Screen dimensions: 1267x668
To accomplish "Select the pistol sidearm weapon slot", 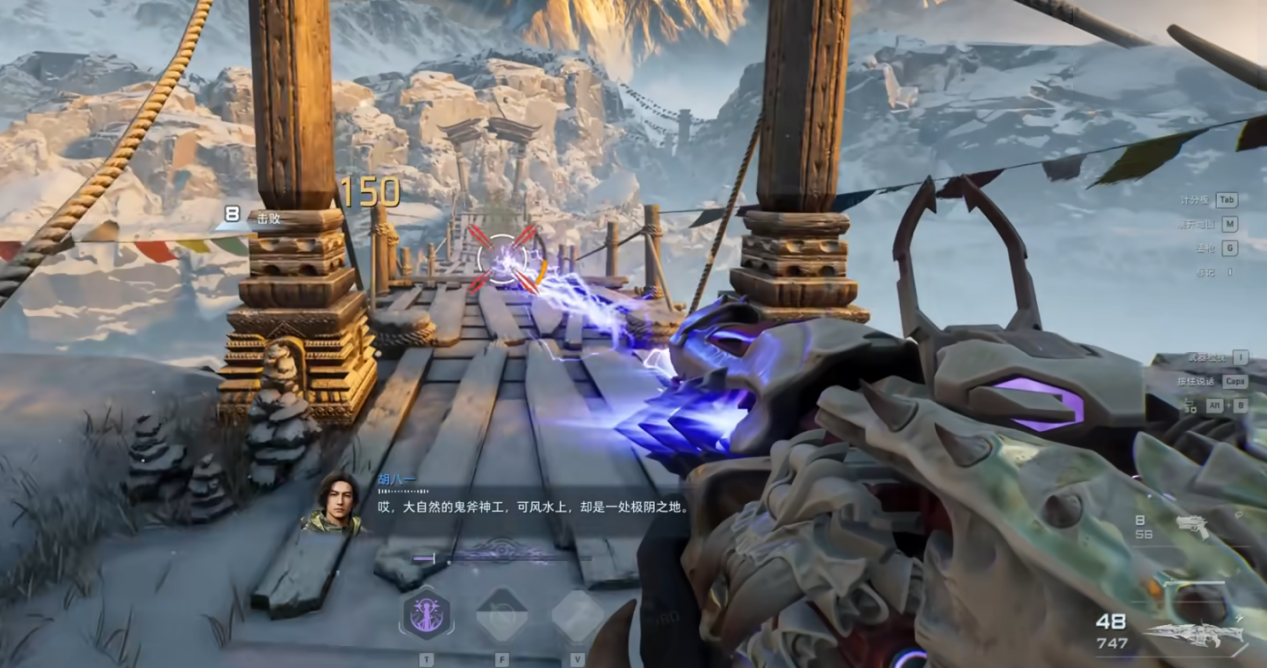I will click(1191, 526).
